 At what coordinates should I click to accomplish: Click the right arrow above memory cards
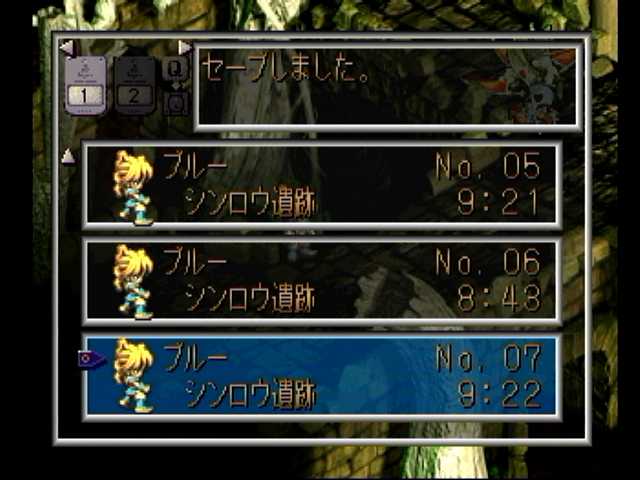184,47
